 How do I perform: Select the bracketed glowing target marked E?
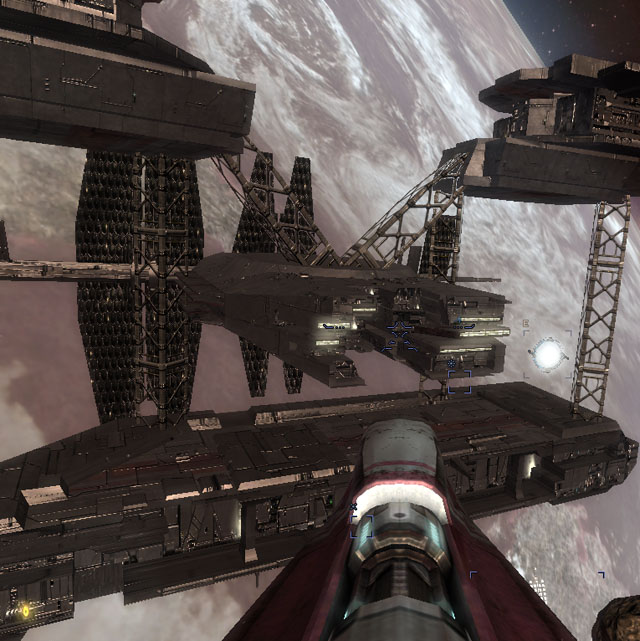pos(547,352)
